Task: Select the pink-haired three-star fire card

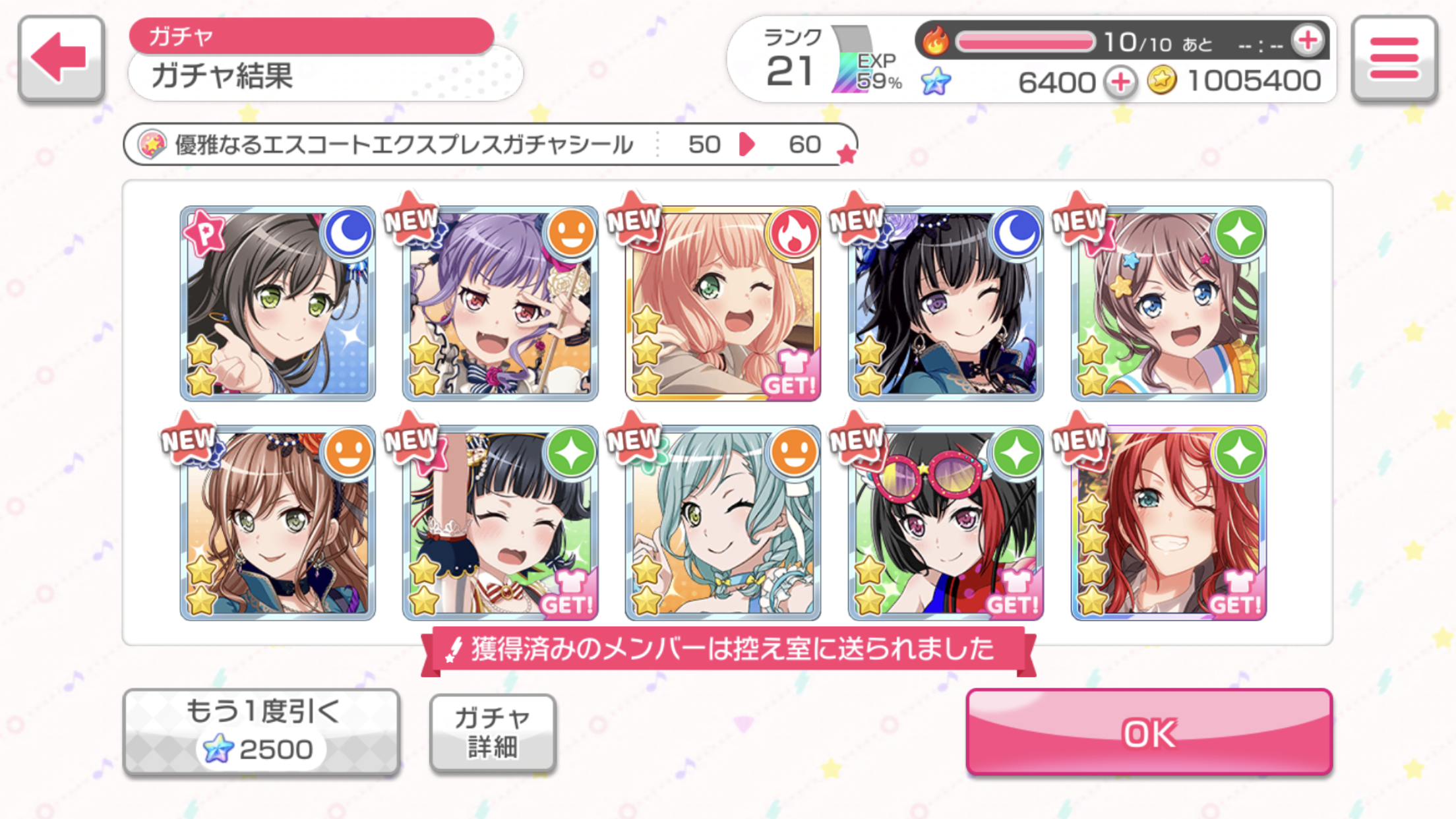Action: click(723, 303)
